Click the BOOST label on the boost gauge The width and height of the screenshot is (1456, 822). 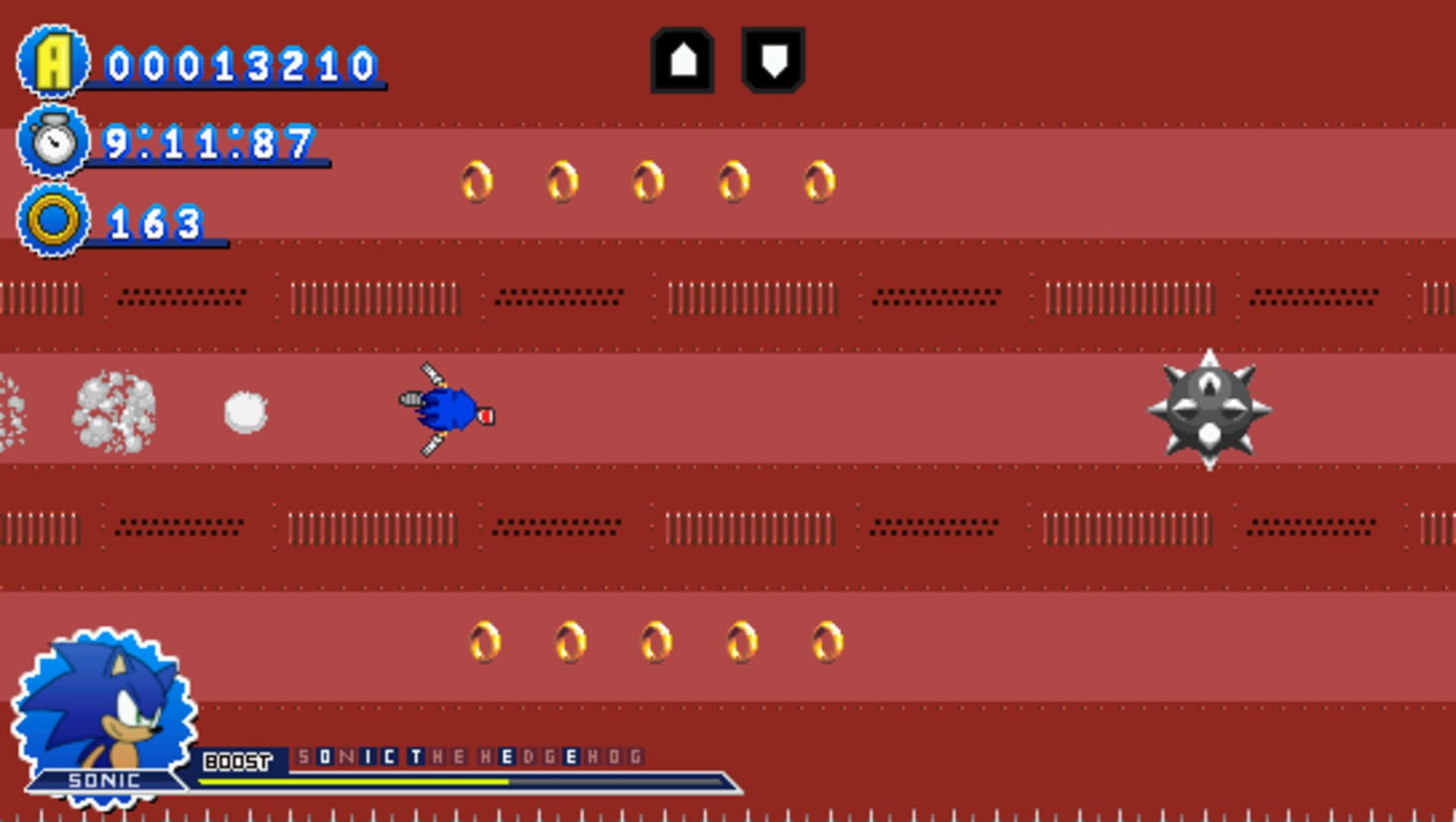[x=236, y=758]
